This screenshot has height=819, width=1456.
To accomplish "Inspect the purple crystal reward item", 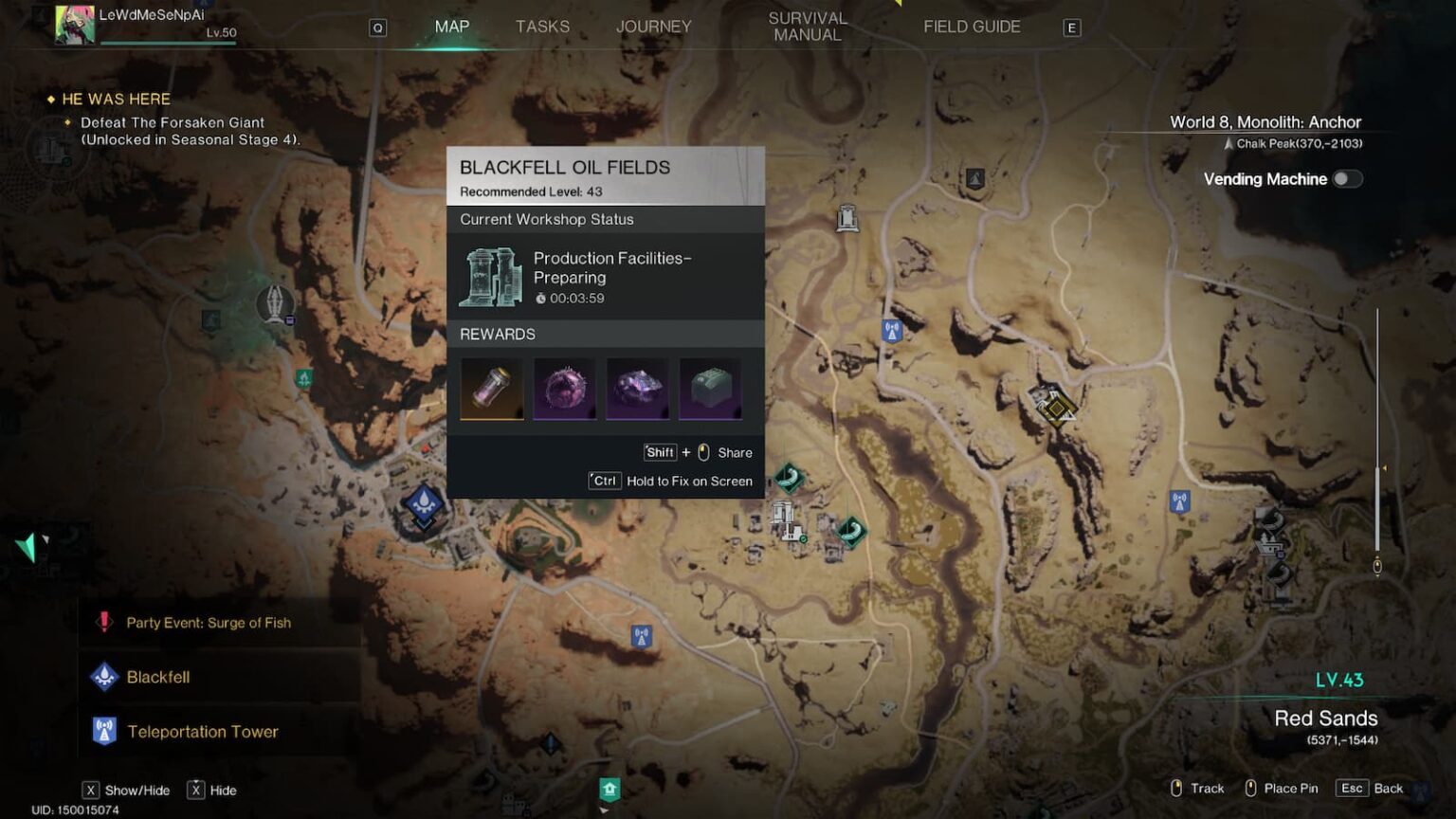I will tap(637, 389).
